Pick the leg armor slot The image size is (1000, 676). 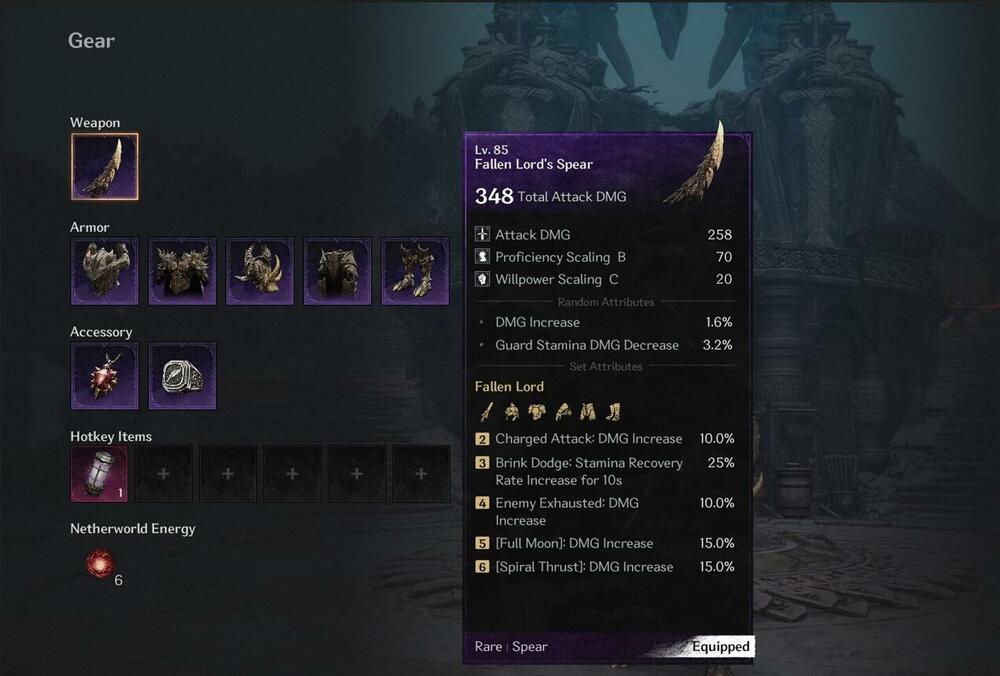[338, 271]
